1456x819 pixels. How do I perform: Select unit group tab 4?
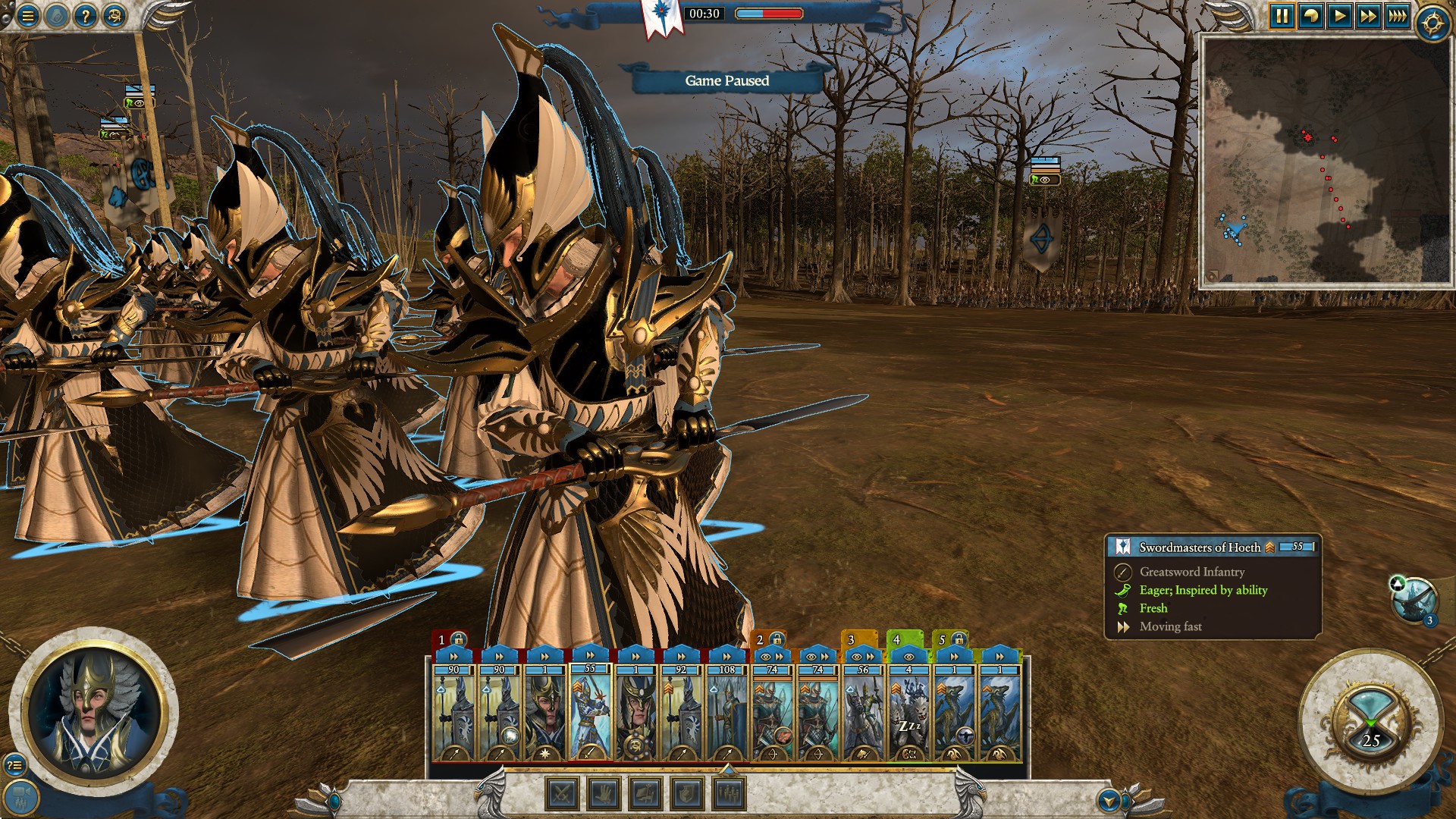pyautogui.click(x=896, y=640)
